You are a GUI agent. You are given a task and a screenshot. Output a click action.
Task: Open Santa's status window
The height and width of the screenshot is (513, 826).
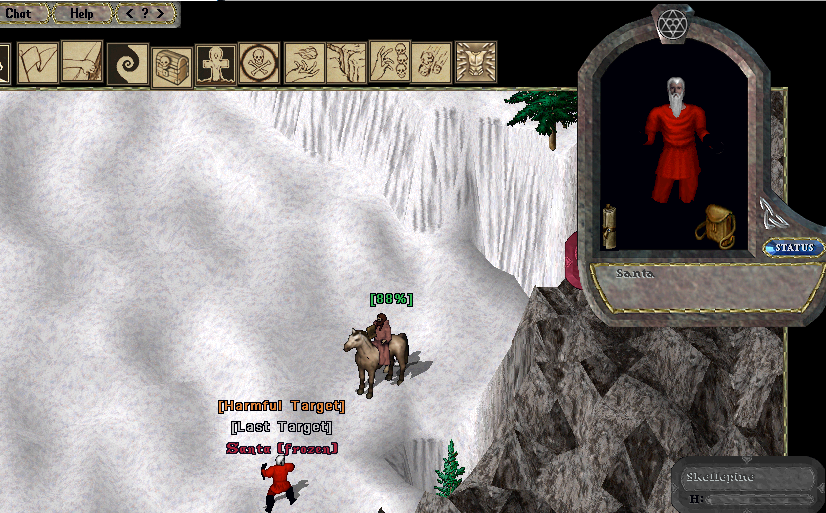pos(794,247)
